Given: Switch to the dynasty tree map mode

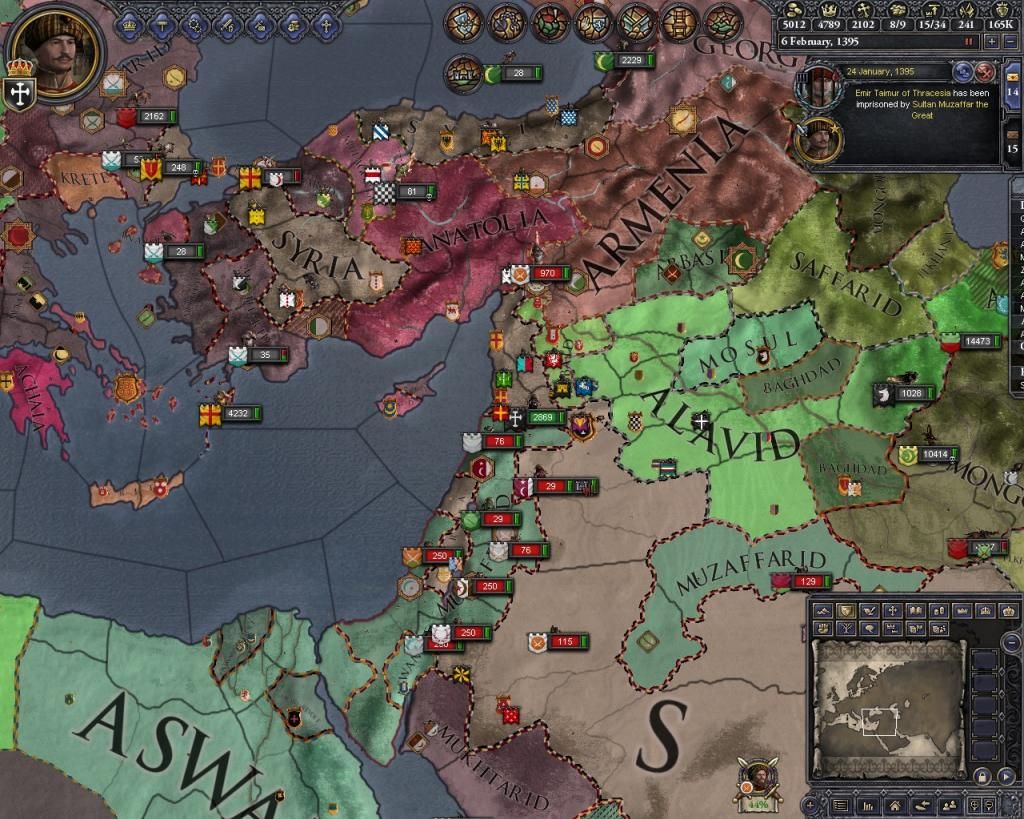Looking at the screenshot, I should pyautogui.click(x=845, y=628).
